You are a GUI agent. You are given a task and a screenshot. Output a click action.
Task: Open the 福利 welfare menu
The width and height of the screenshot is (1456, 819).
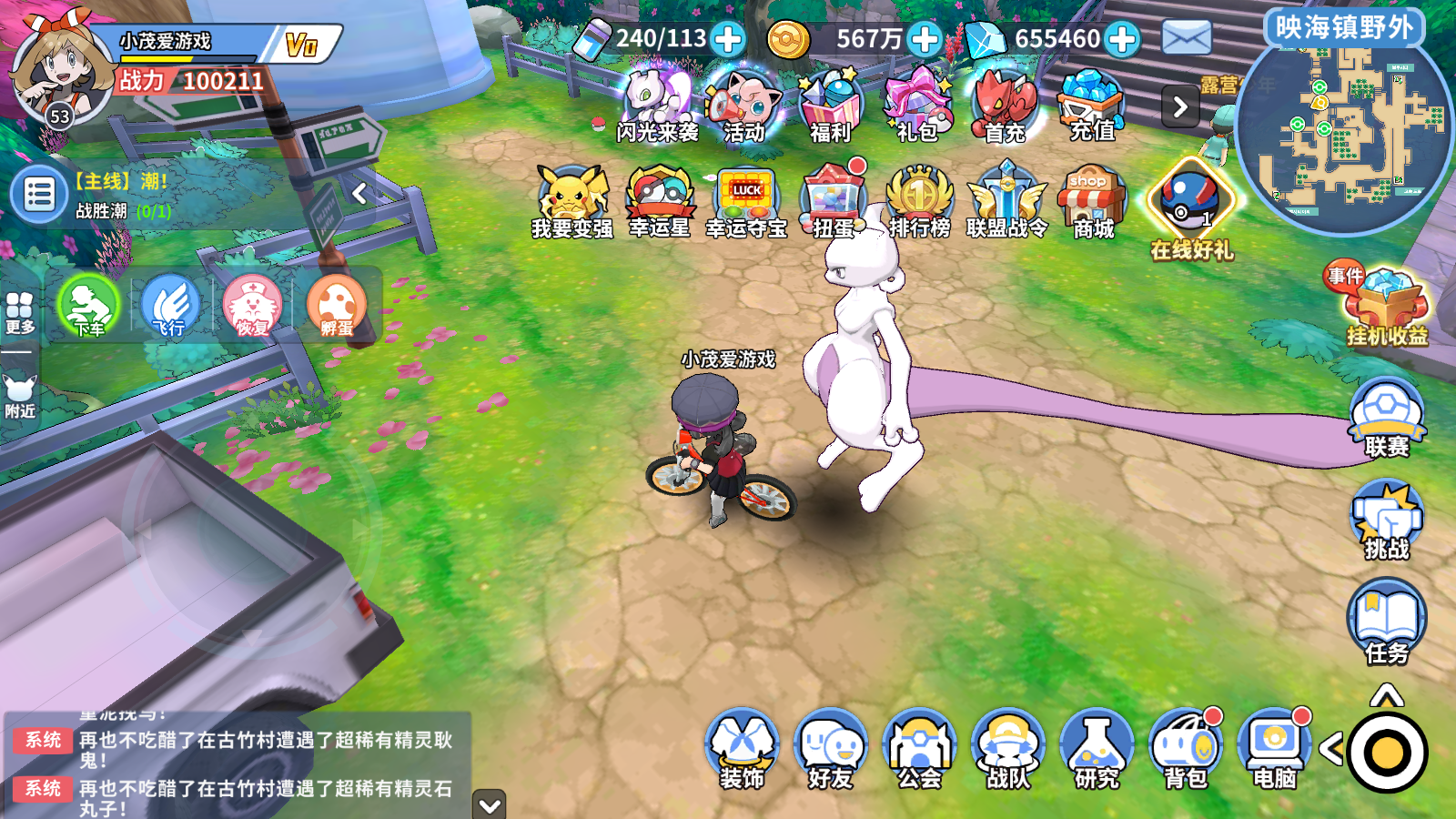coord(830,106)
